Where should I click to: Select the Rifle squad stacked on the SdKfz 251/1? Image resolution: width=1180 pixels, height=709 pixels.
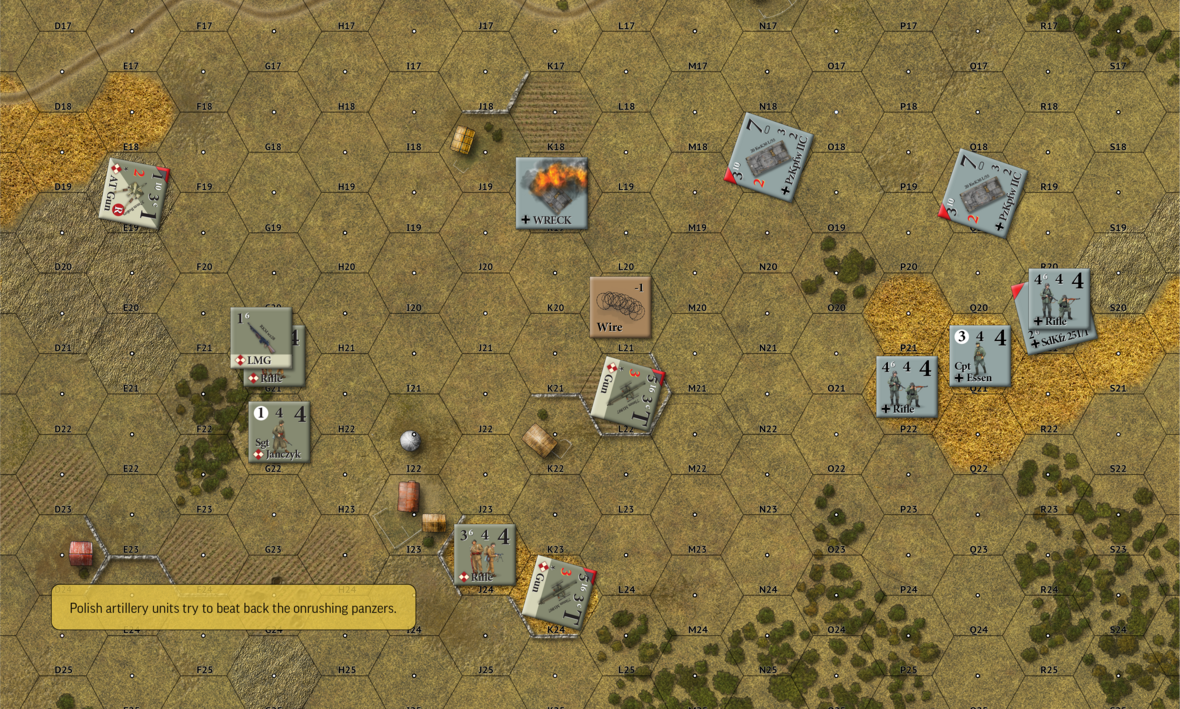(x=1058, y=297)
